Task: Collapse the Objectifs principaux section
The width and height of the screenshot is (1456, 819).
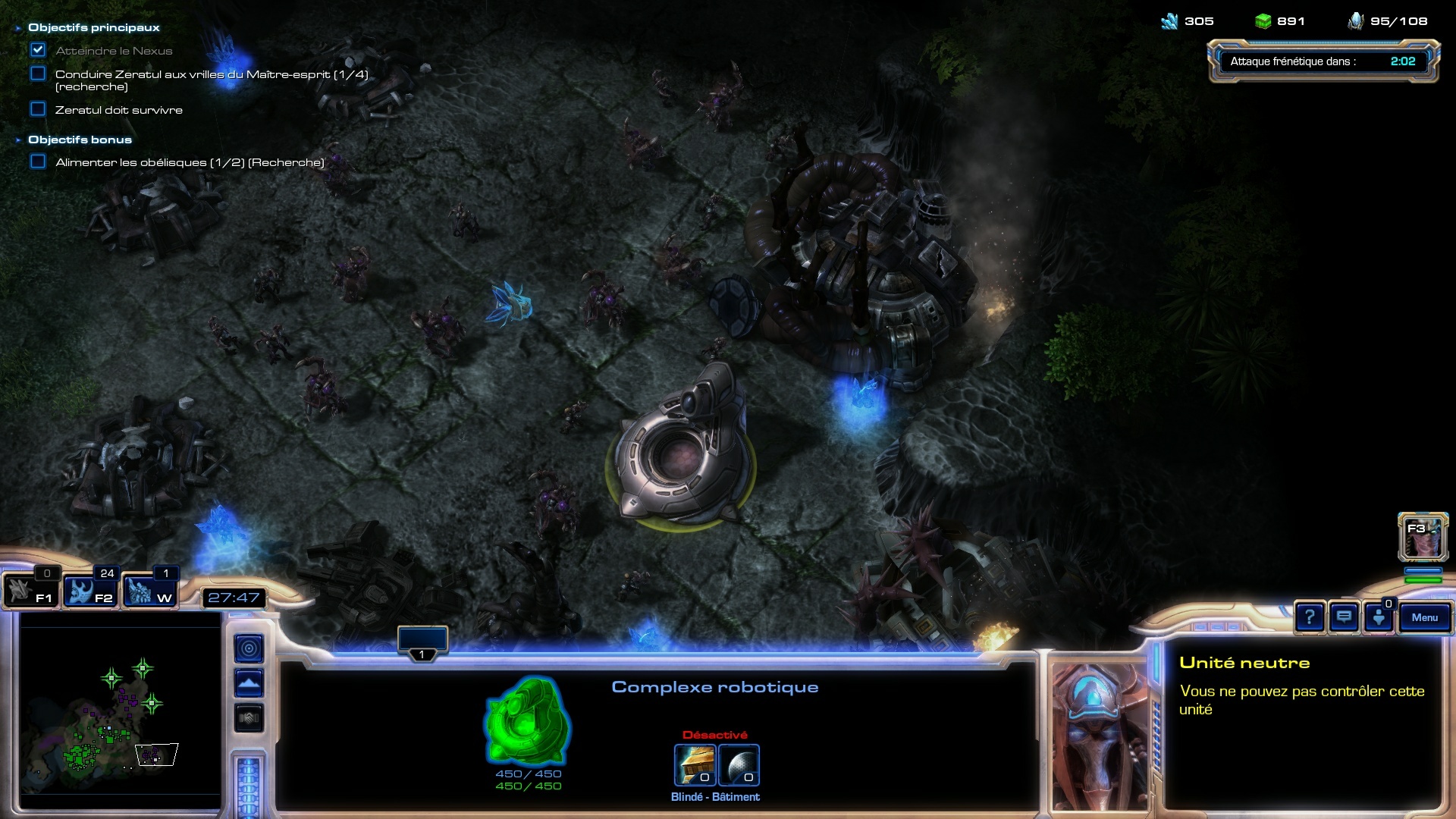Action: [18, 28]
